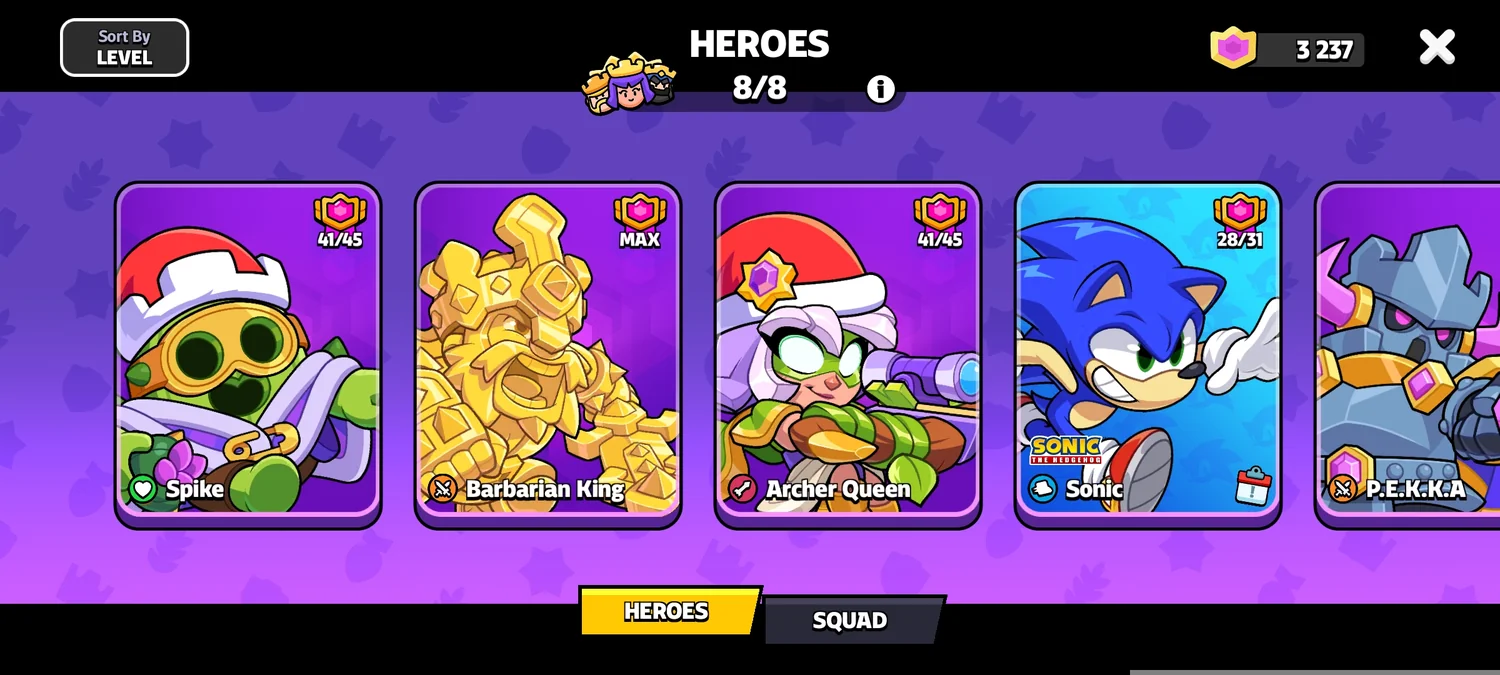Choose the golden Barbarian King card

548,354
